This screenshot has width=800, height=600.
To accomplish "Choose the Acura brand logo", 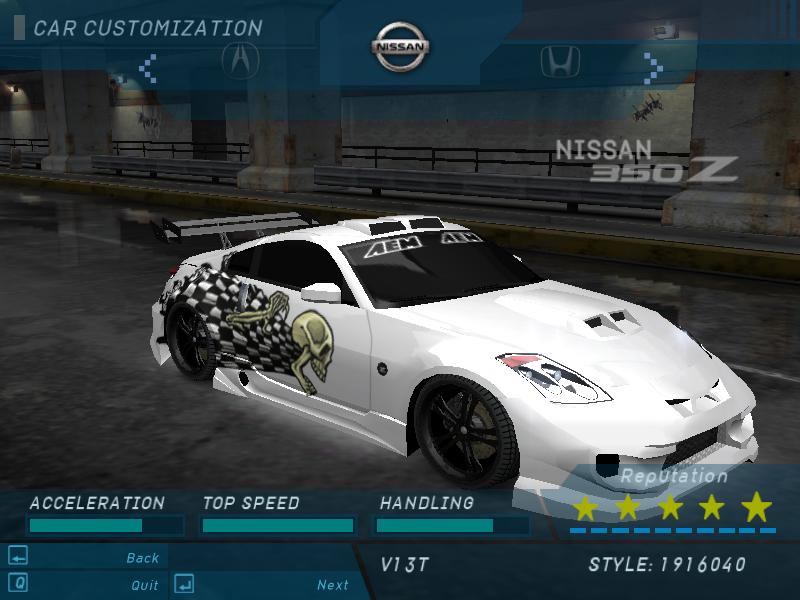I will pyautogui.click(x=240, y=62).
